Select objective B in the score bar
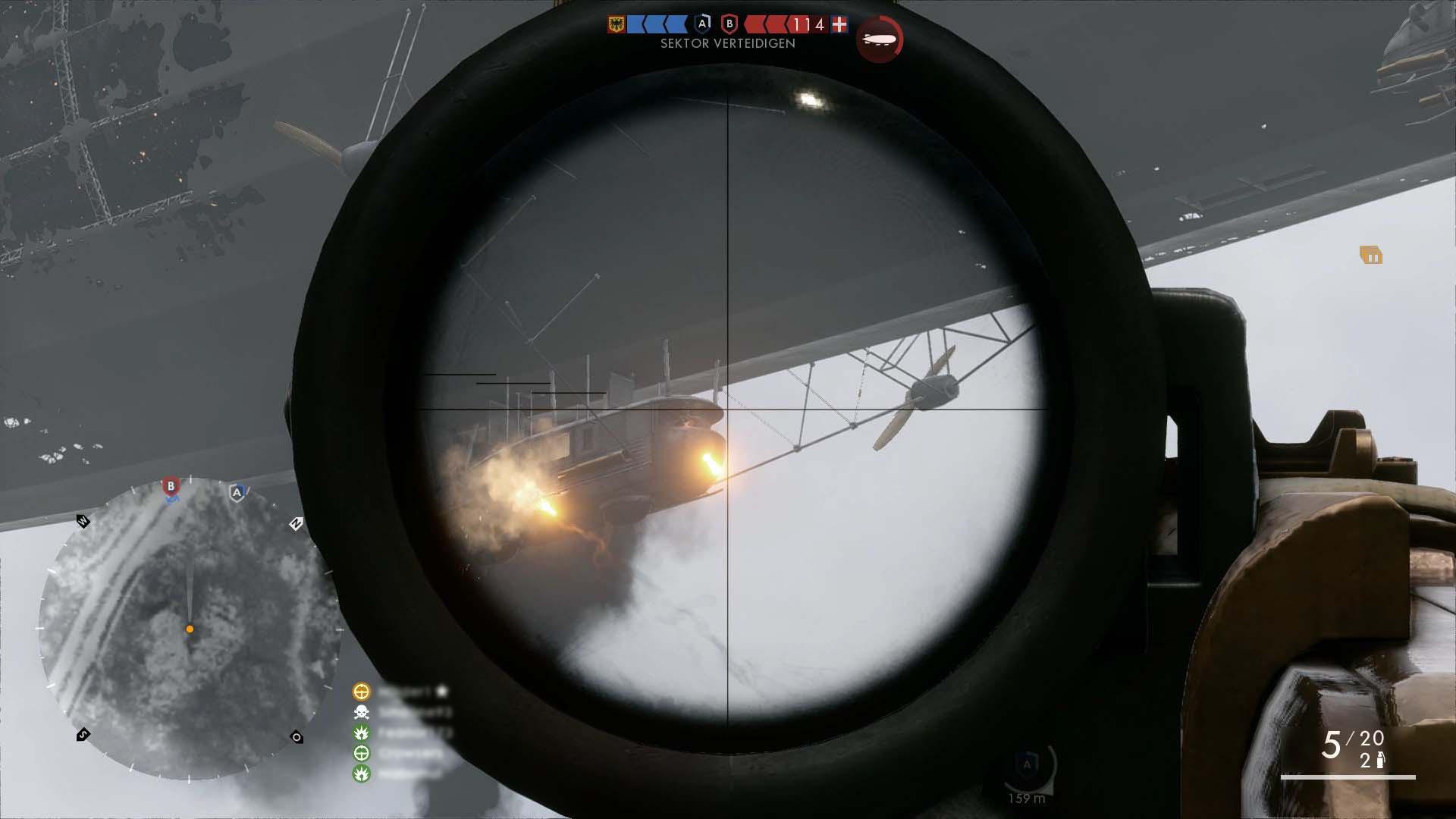Screen dimensions: 1456x819 pos(730,24)
